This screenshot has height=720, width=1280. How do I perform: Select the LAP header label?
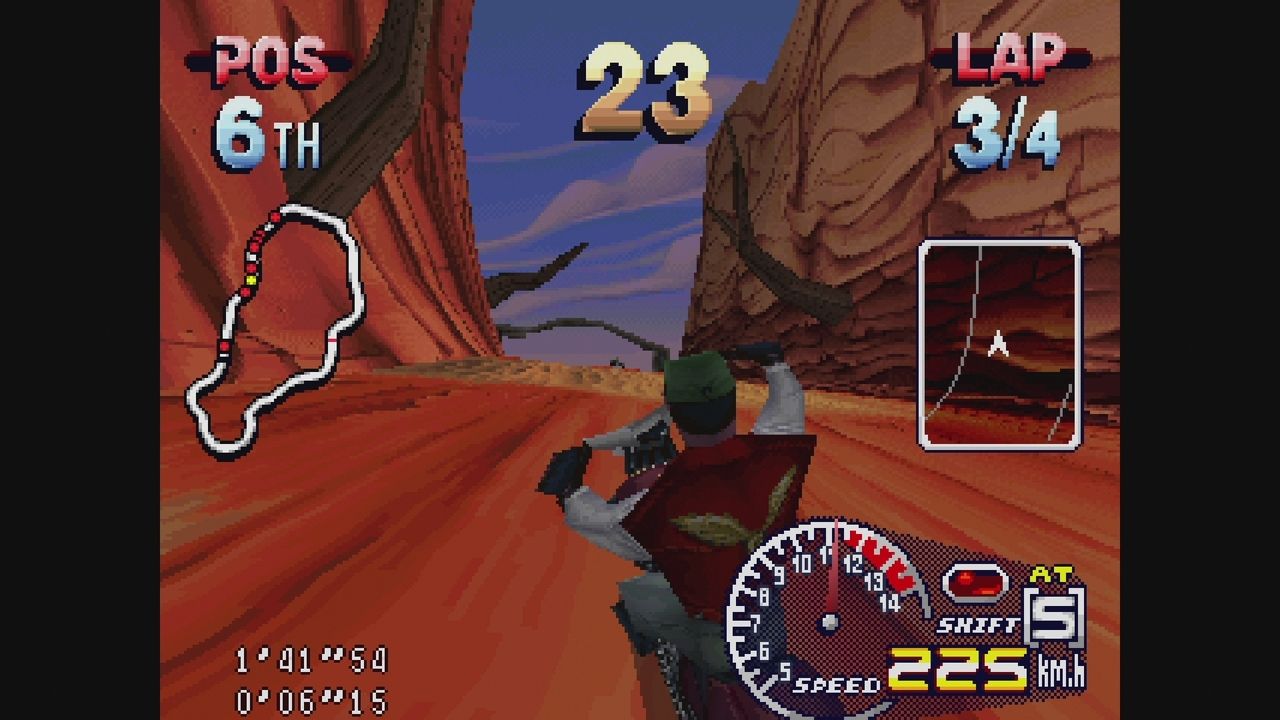1010,60
